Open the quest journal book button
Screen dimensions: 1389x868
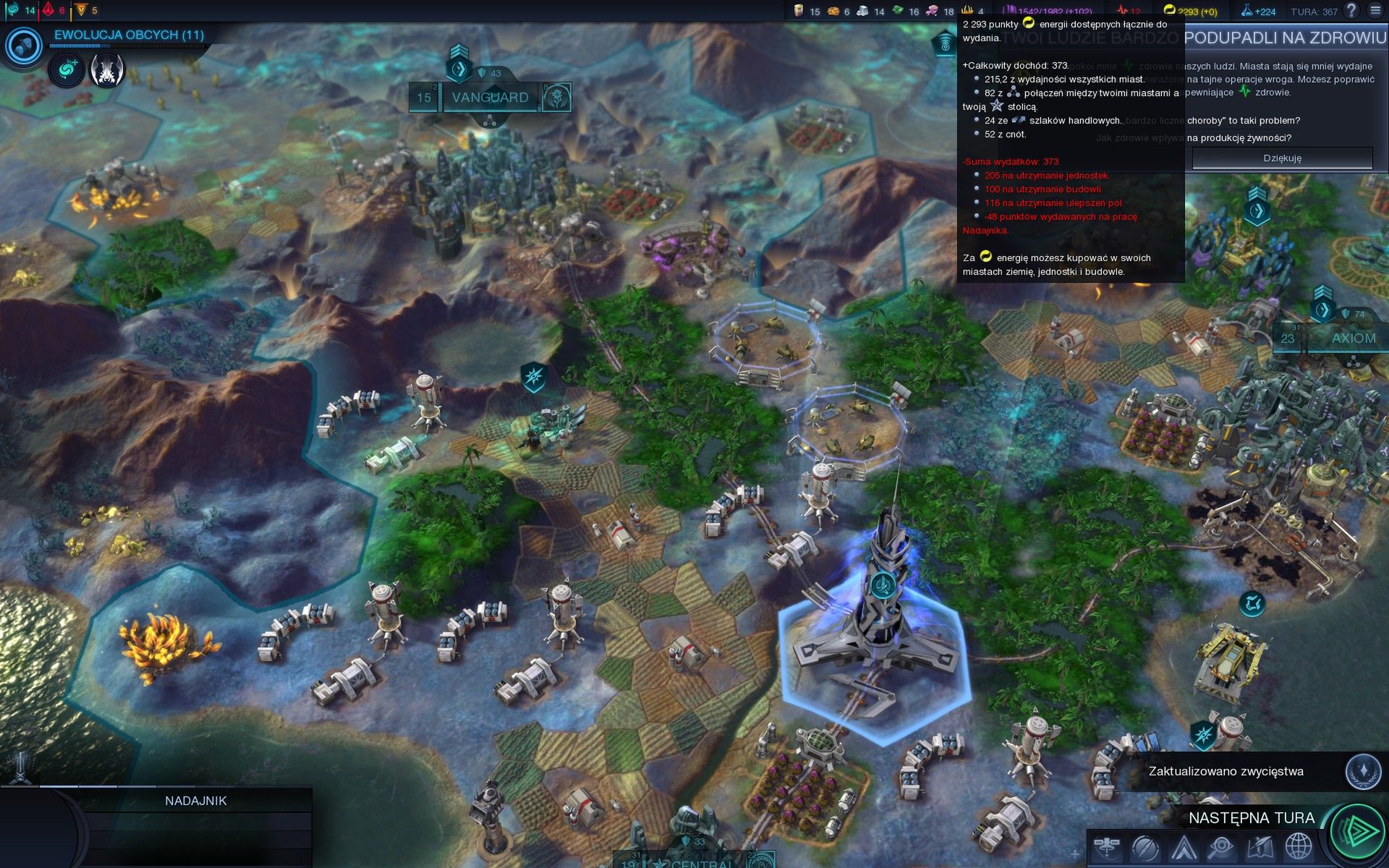coord(1260,846)
